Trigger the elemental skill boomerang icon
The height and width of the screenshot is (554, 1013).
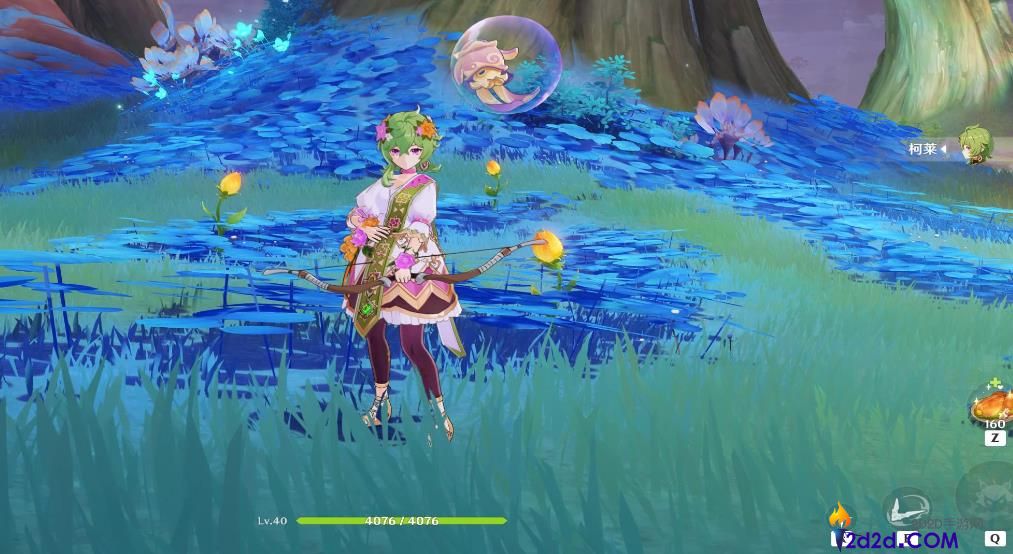pos(907,508)
